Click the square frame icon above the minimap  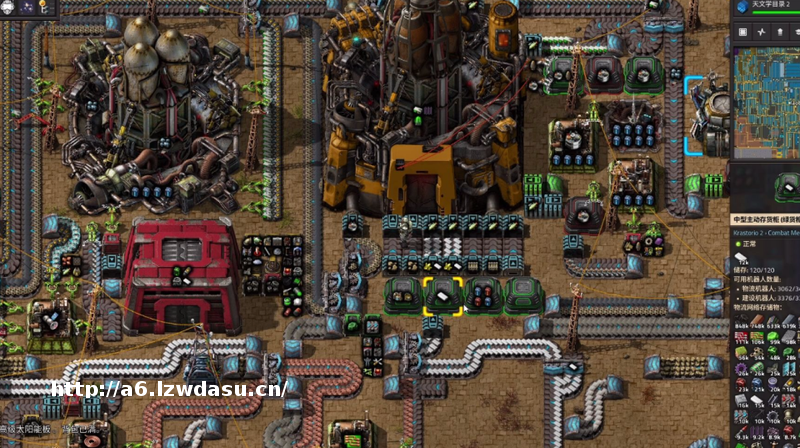(742, 32)
